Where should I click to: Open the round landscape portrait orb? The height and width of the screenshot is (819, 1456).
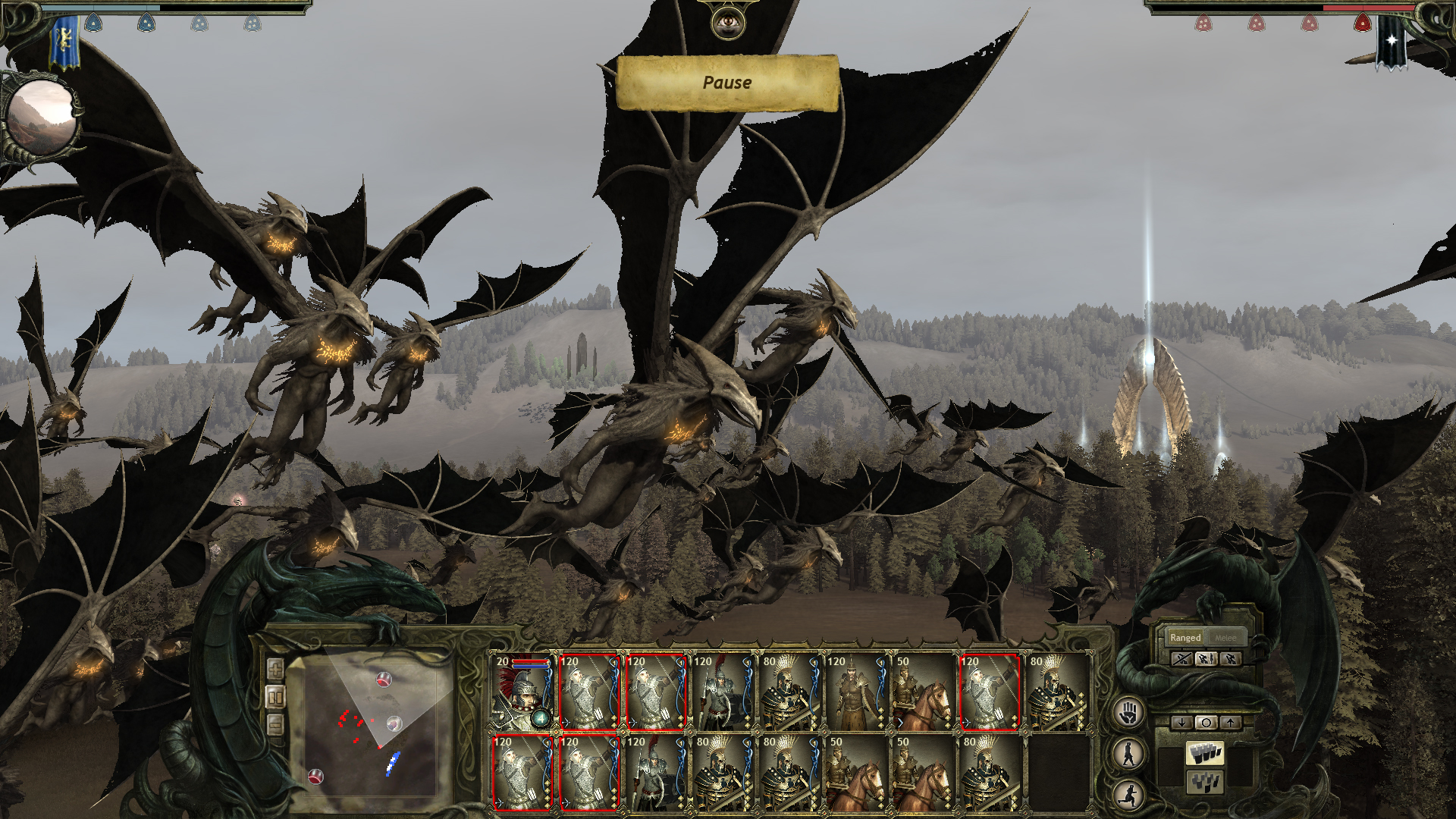click(42, 118)
